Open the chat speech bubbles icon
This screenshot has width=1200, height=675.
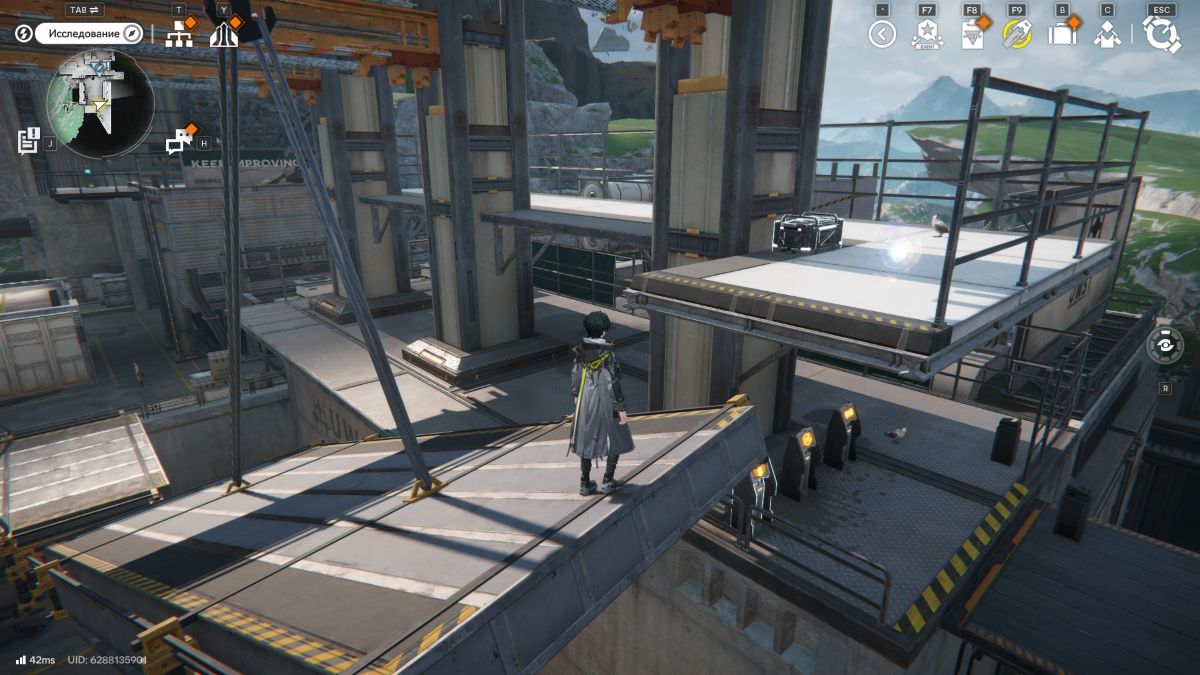[179, 142]
